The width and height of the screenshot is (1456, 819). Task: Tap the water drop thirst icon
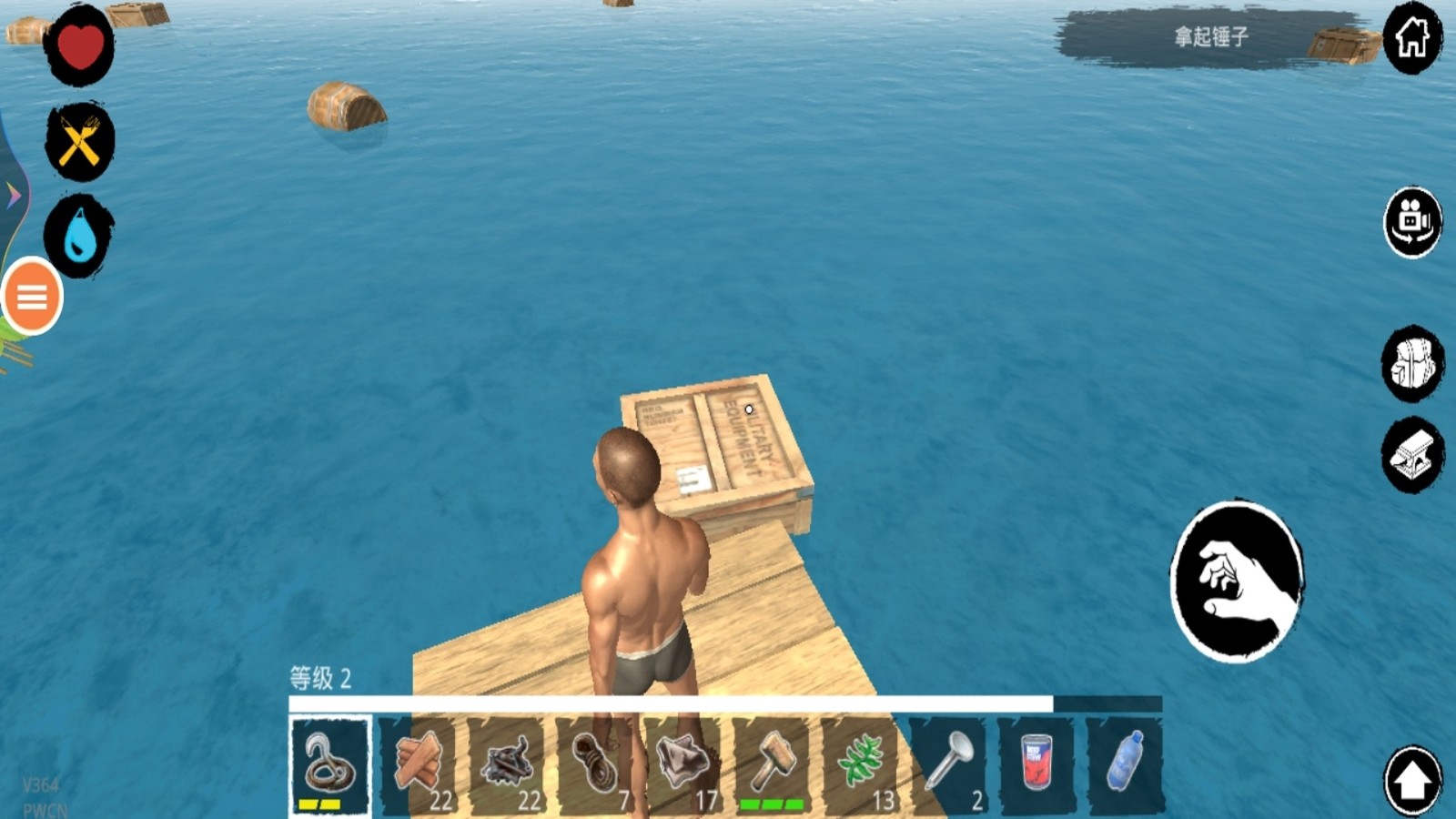coord(80,236)
